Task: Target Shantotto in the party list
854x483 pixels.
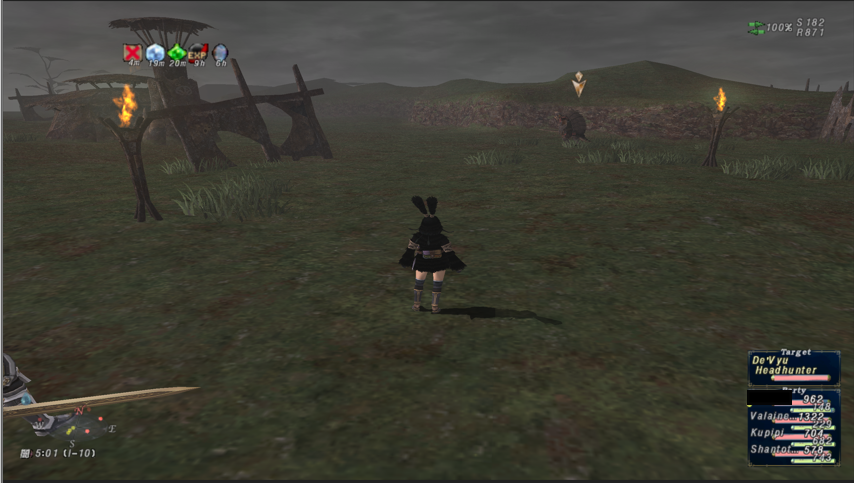Action: (793, 452)
